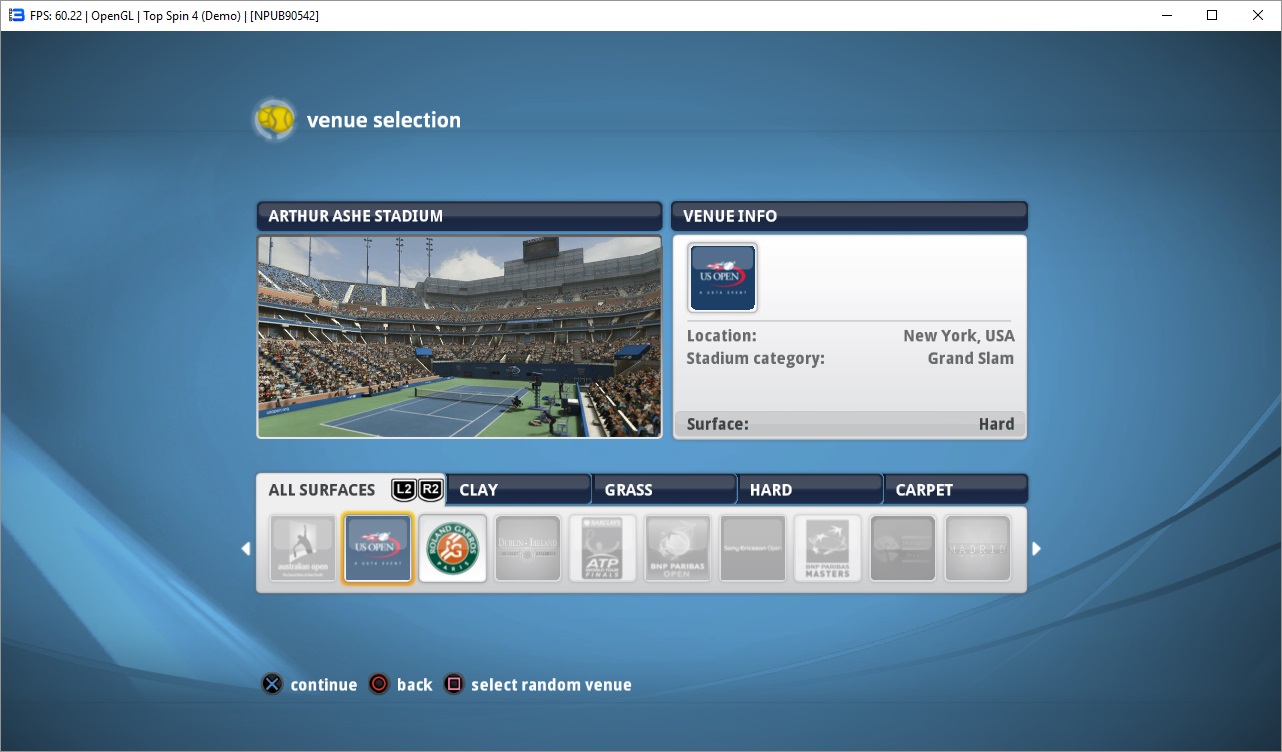Go back from venue selection

pyautogui.click(x=401, y=685)
